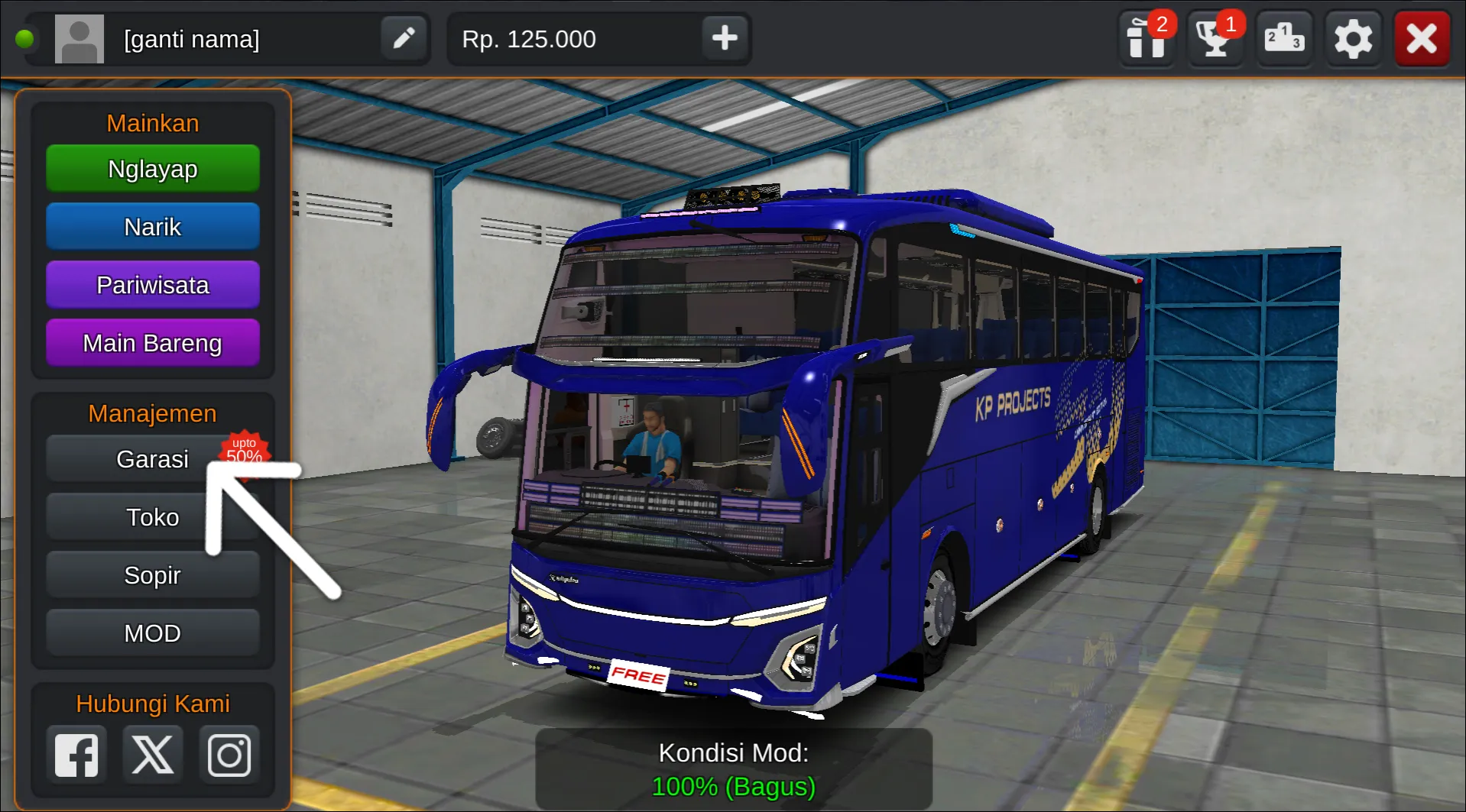The width and height of the screenshot is (1466, 812).
Task: Open the gift rewards icon
Action: 1146,37
